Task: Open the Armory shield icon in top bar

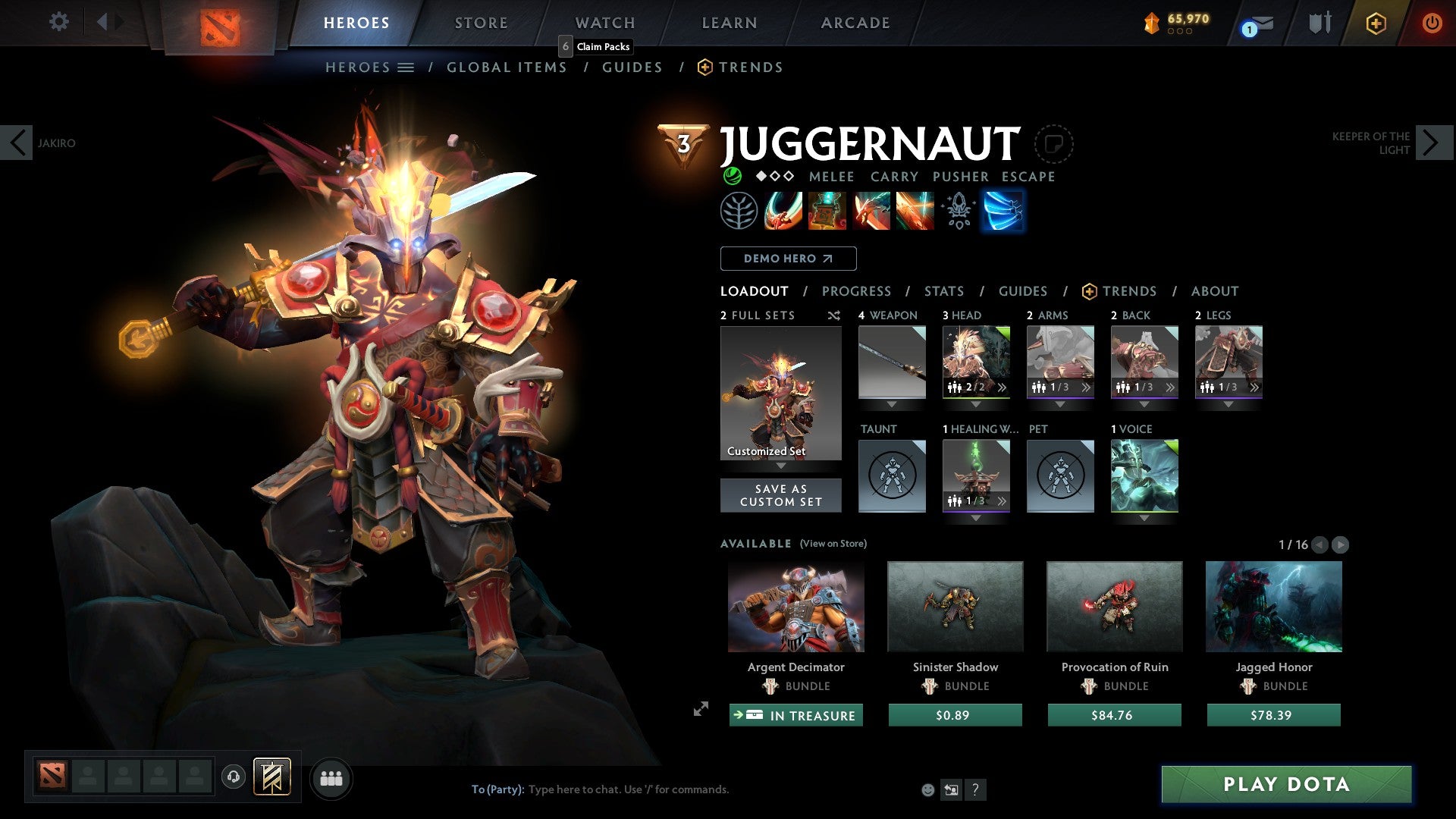Action: point(1319,22)
